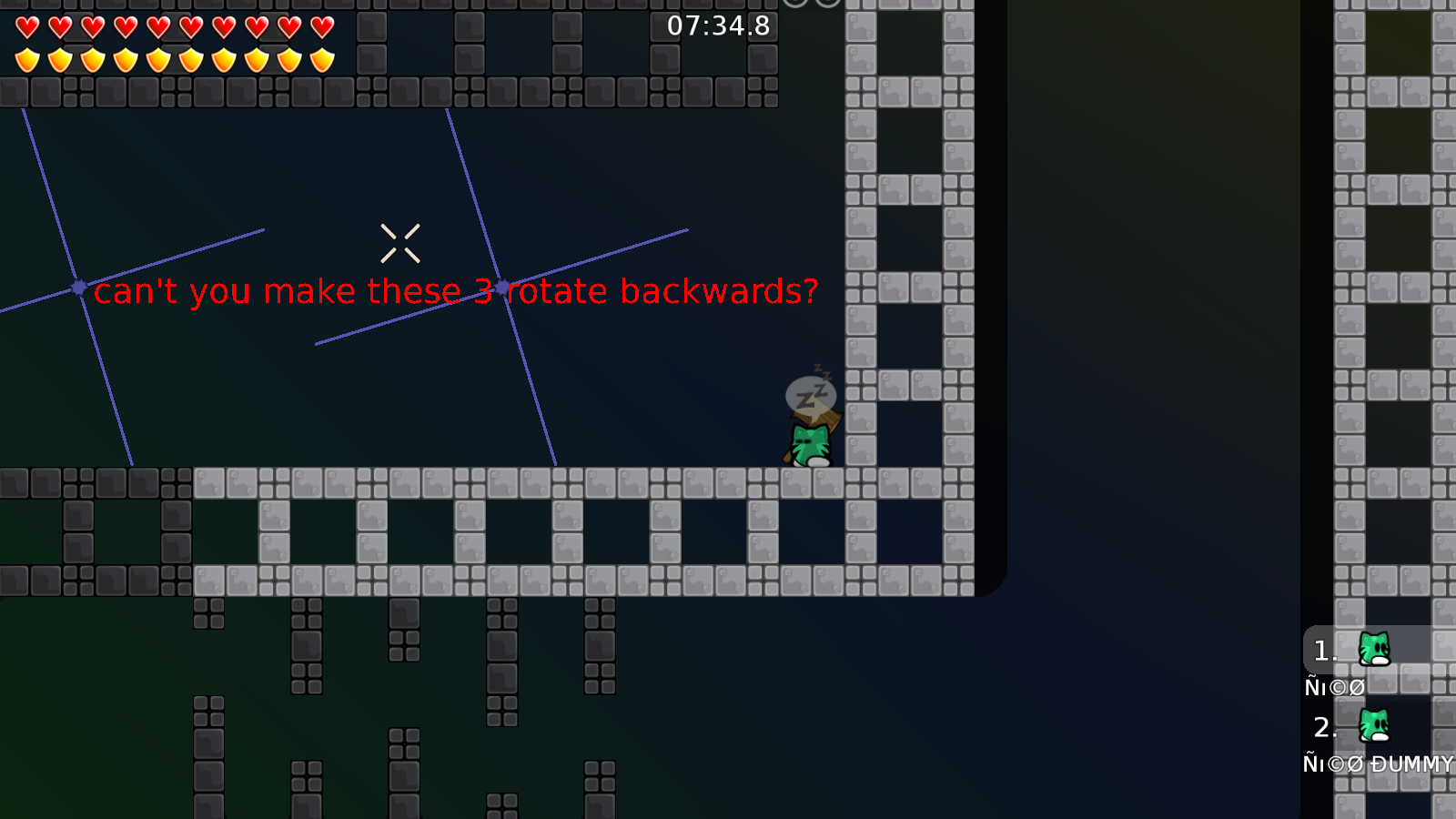Toggle the laser pivot dot near the red text

503,287
